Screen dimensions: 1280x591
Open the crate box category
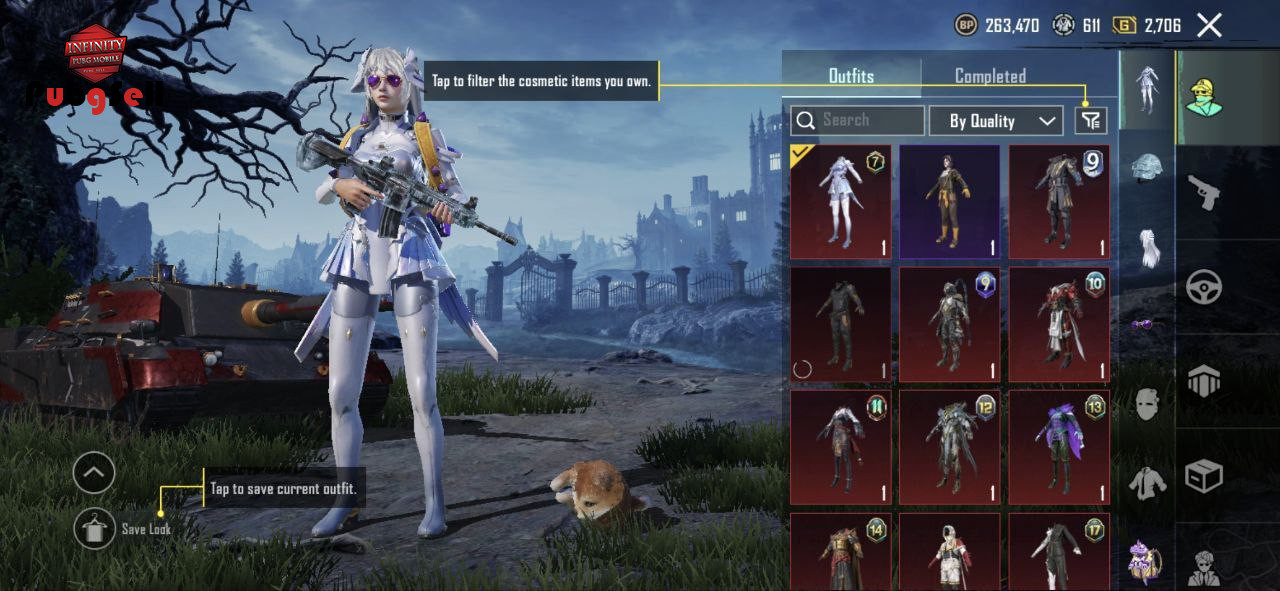click(1203, 476)
